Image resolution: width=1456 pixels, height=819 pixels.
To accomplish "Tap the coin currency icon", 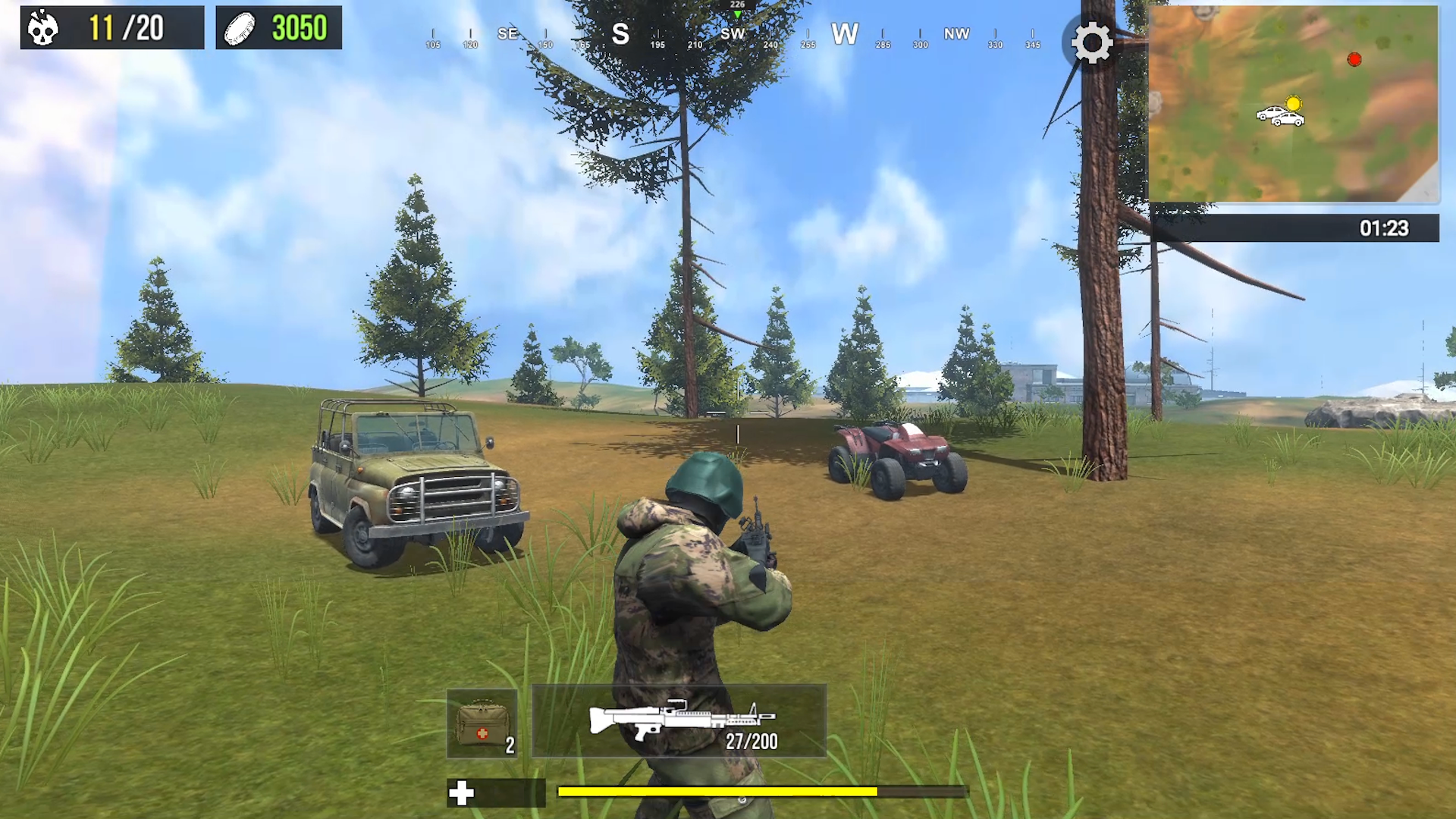I will click(241, 28).
